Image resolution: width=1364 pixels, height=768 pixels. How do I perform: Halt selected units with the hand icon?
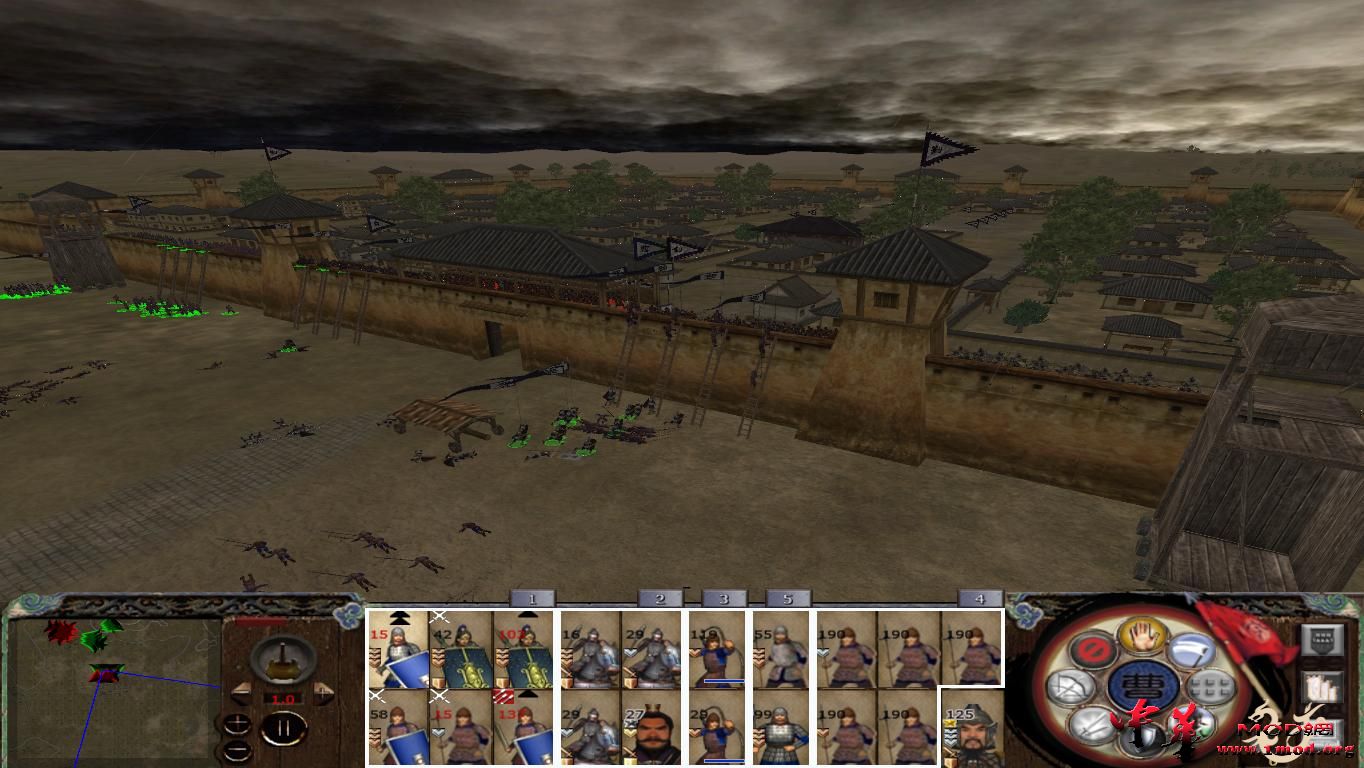click(1141, 635)
